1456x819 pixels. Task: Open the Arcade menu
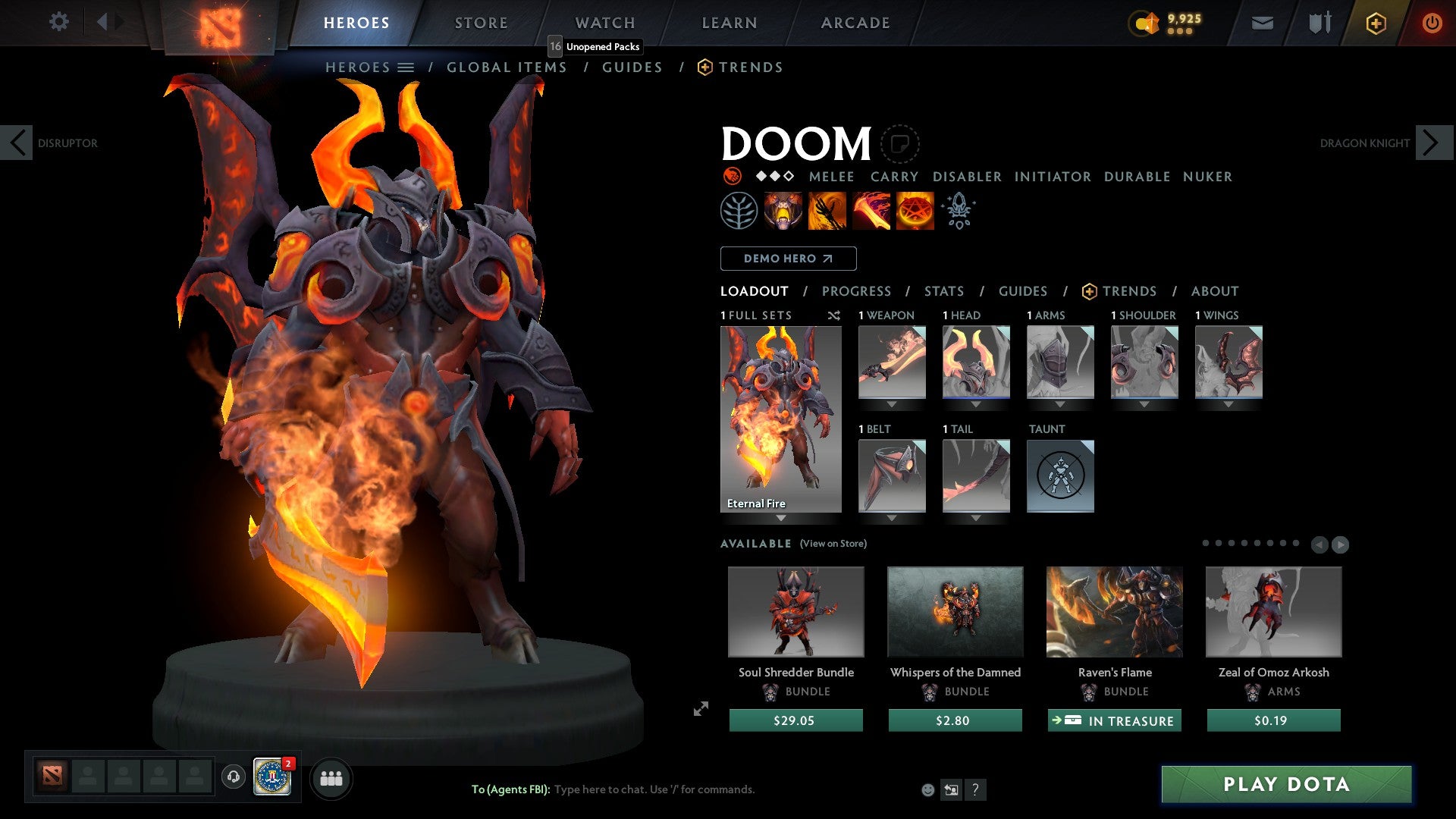click(x=855, y=22)
